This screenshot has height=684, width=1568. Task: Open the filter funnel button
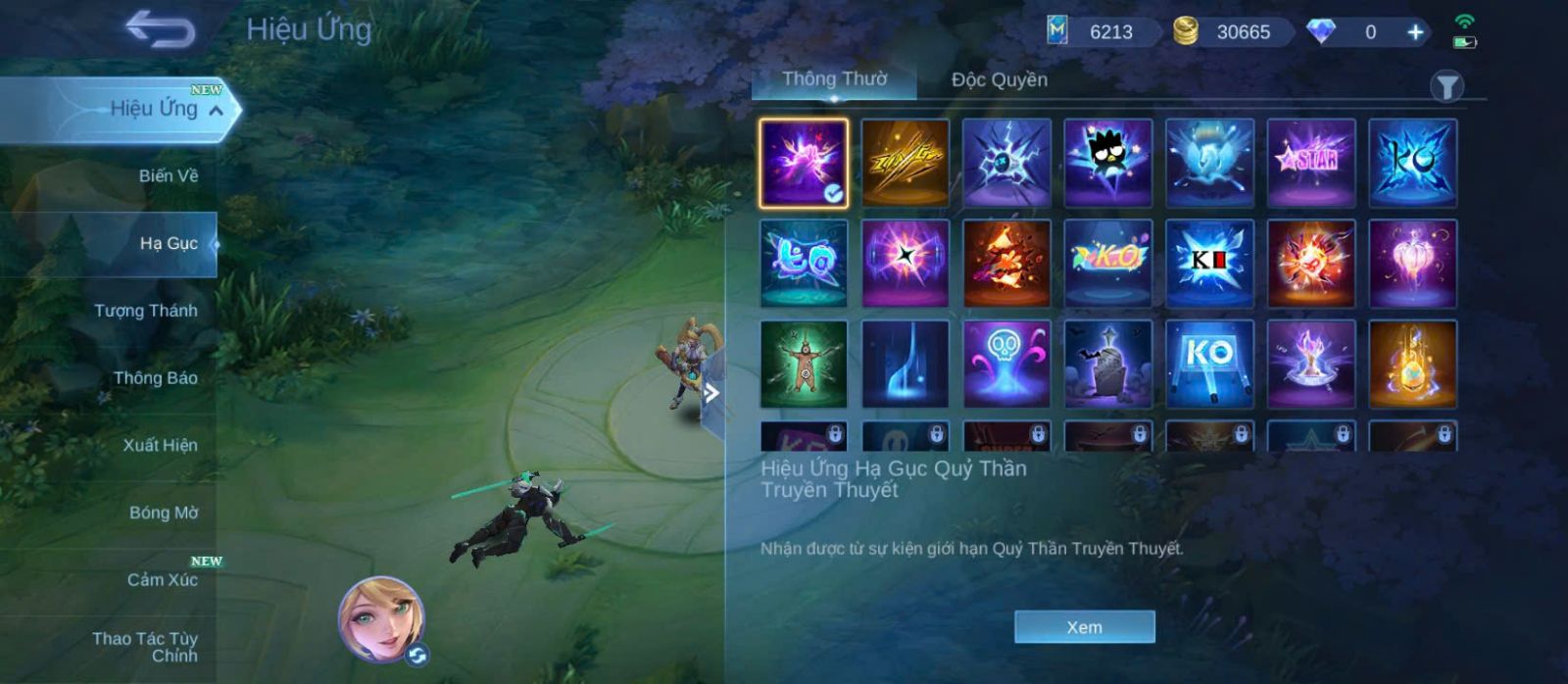click(1445, 86)
